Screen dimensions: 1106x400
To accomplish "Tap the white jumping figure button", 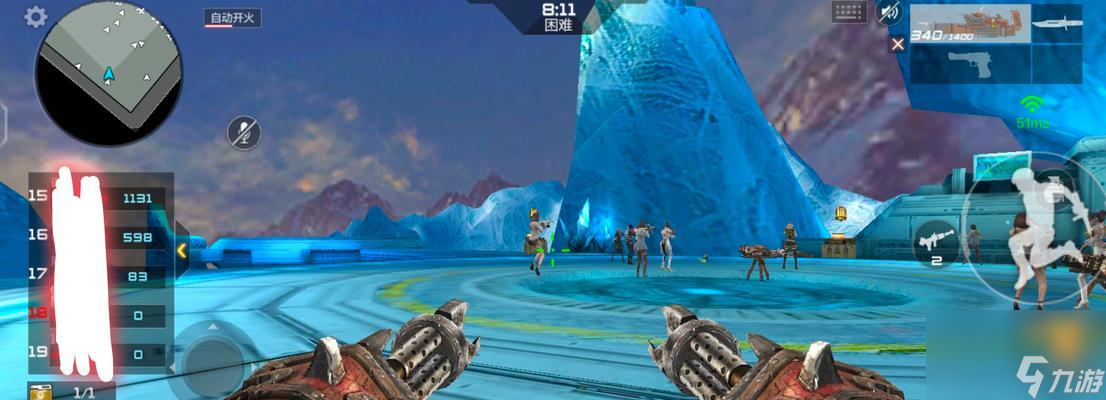I will coord(1040,228).
